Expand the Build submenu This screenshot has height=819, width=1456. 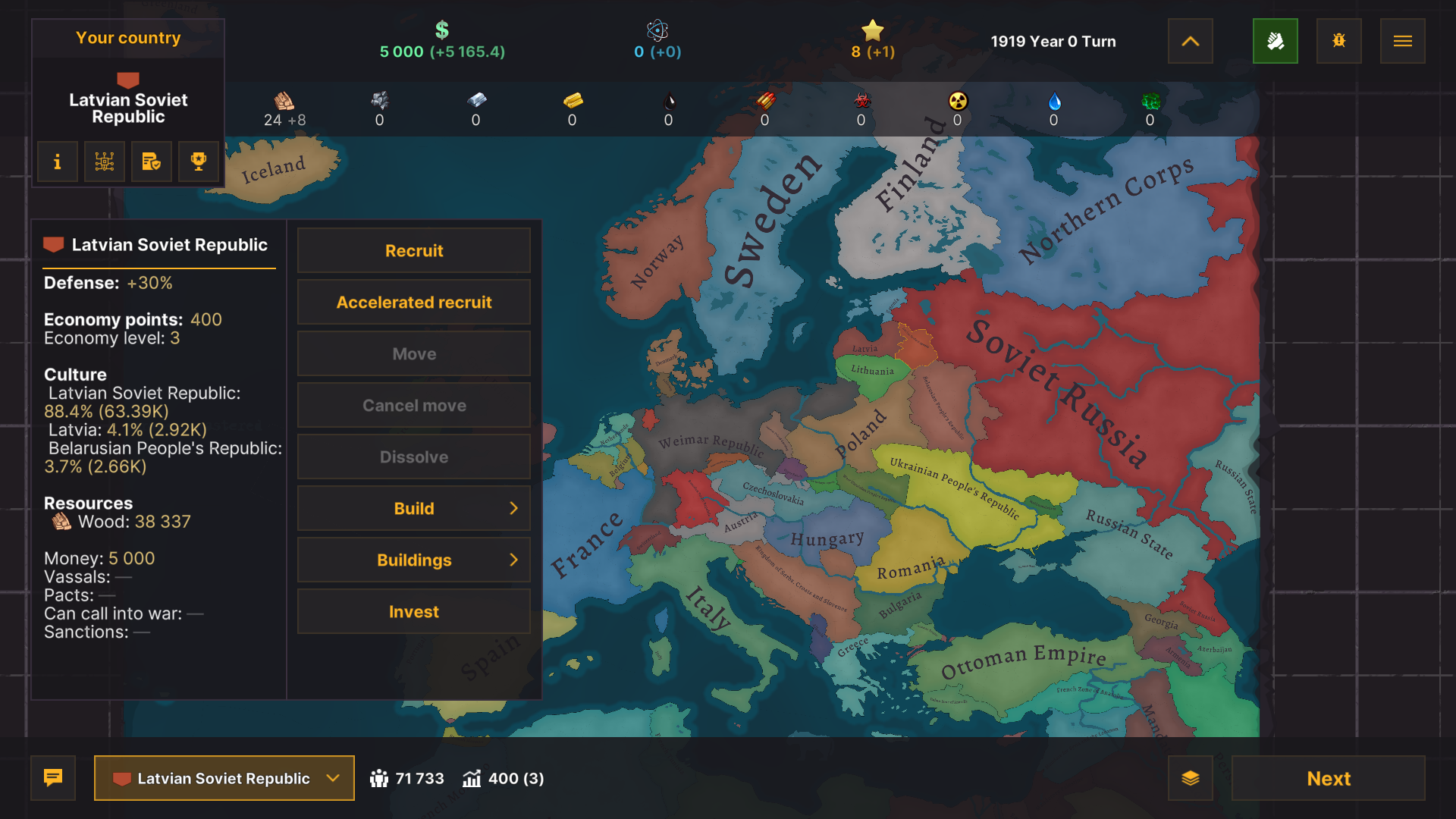click(413, 508)
